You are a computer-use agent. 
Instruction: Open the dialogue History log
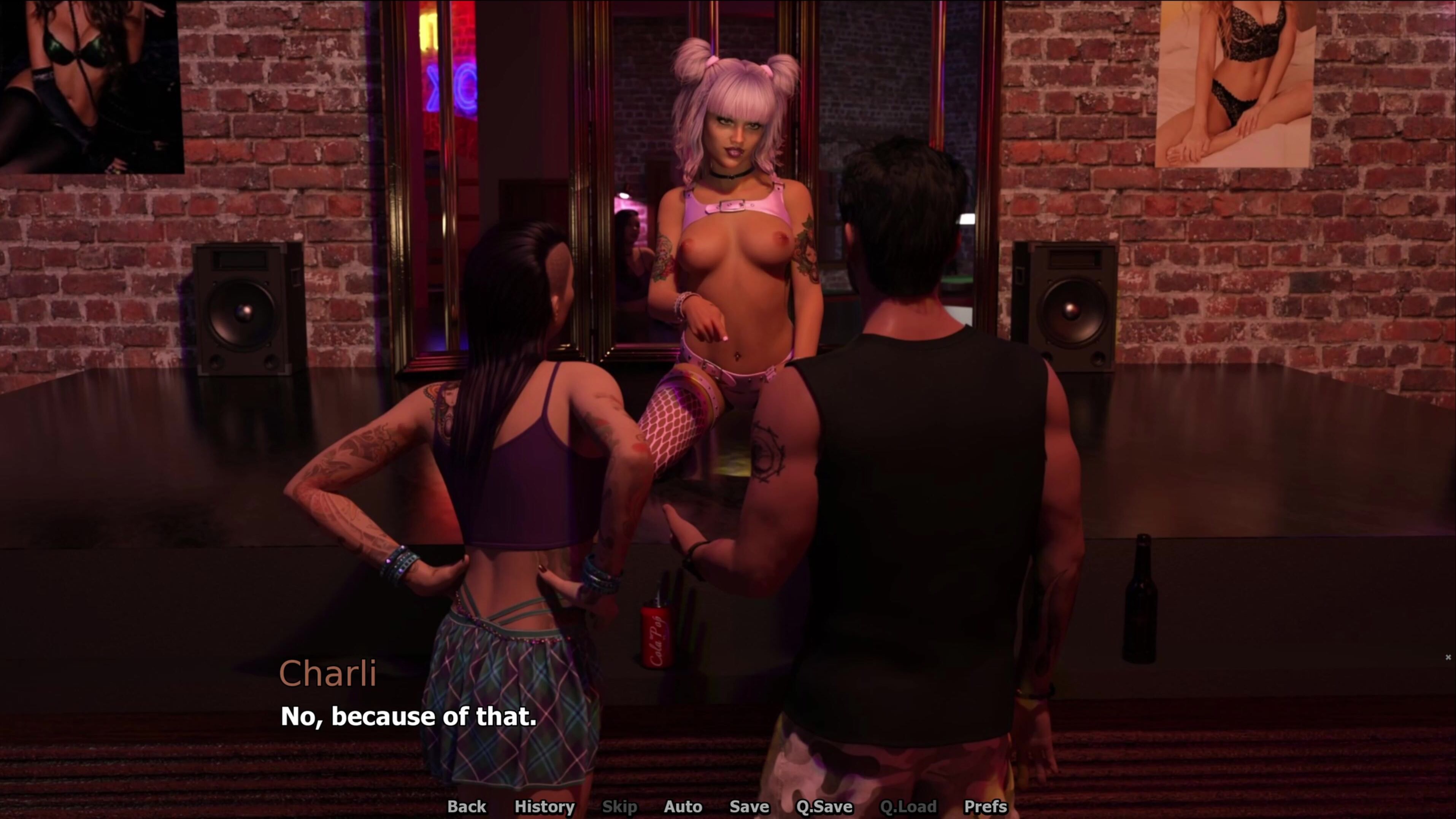coord(544,806)
